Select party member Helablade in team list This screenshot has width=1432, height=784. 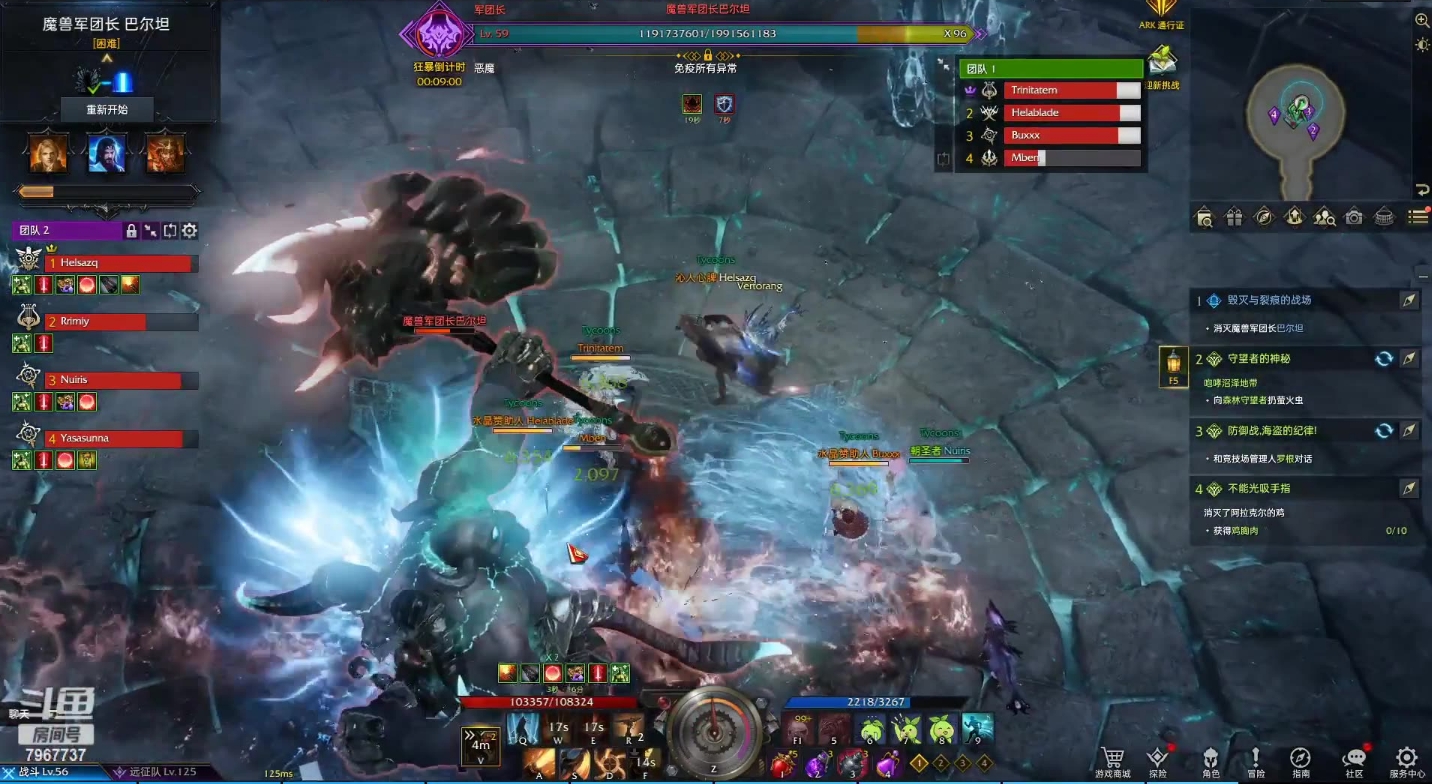pyautogui.click(x=1060, y=113)
